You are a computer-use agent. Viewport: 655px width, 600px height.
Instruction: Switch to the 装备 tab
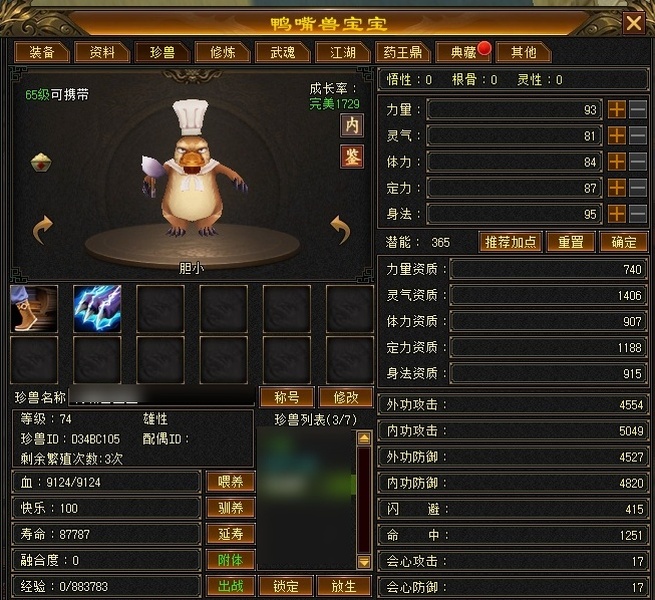coord(41,52)
